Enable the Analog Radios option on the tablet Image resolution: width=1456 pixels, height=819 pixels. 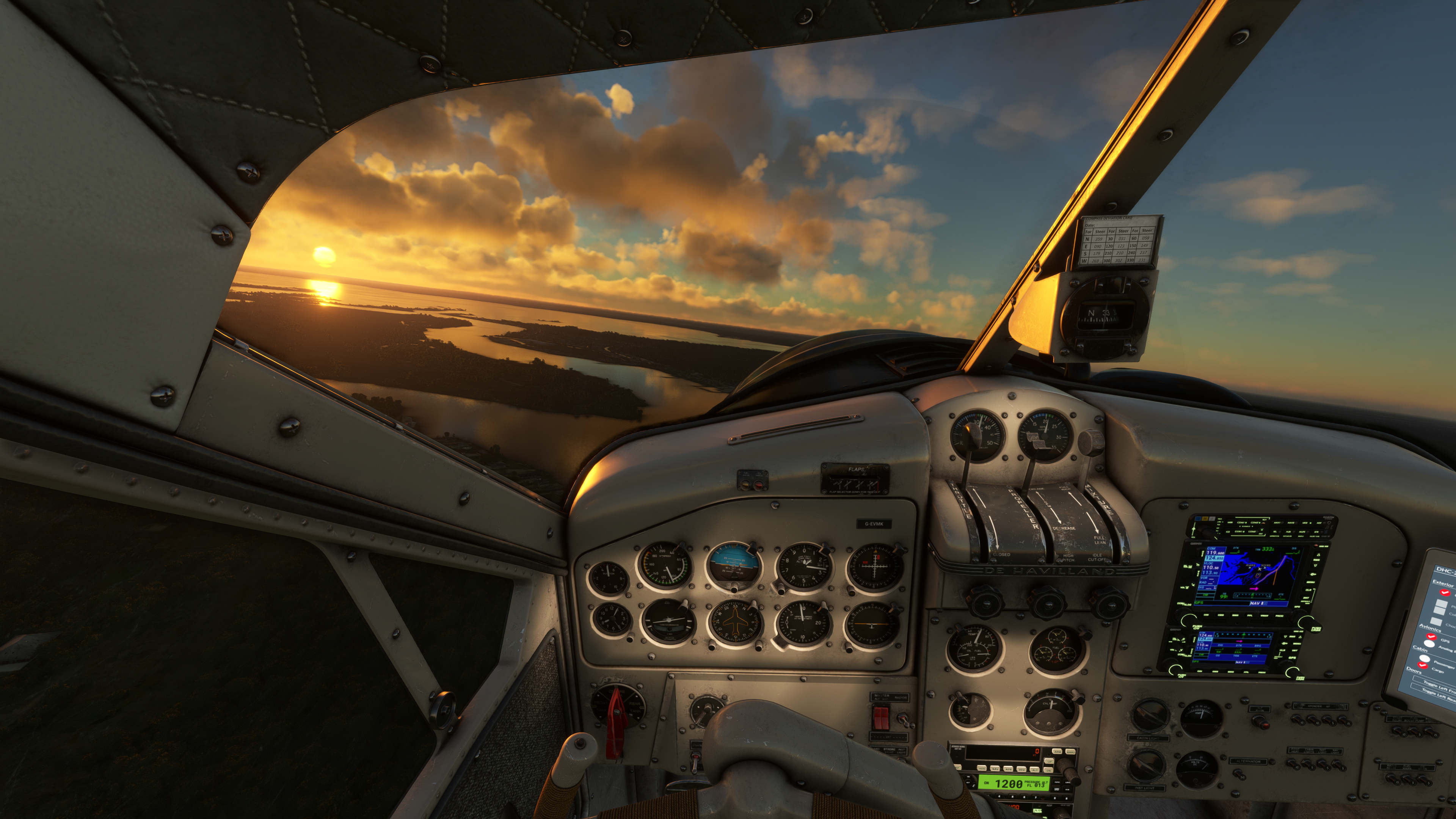click(1429, 644)
